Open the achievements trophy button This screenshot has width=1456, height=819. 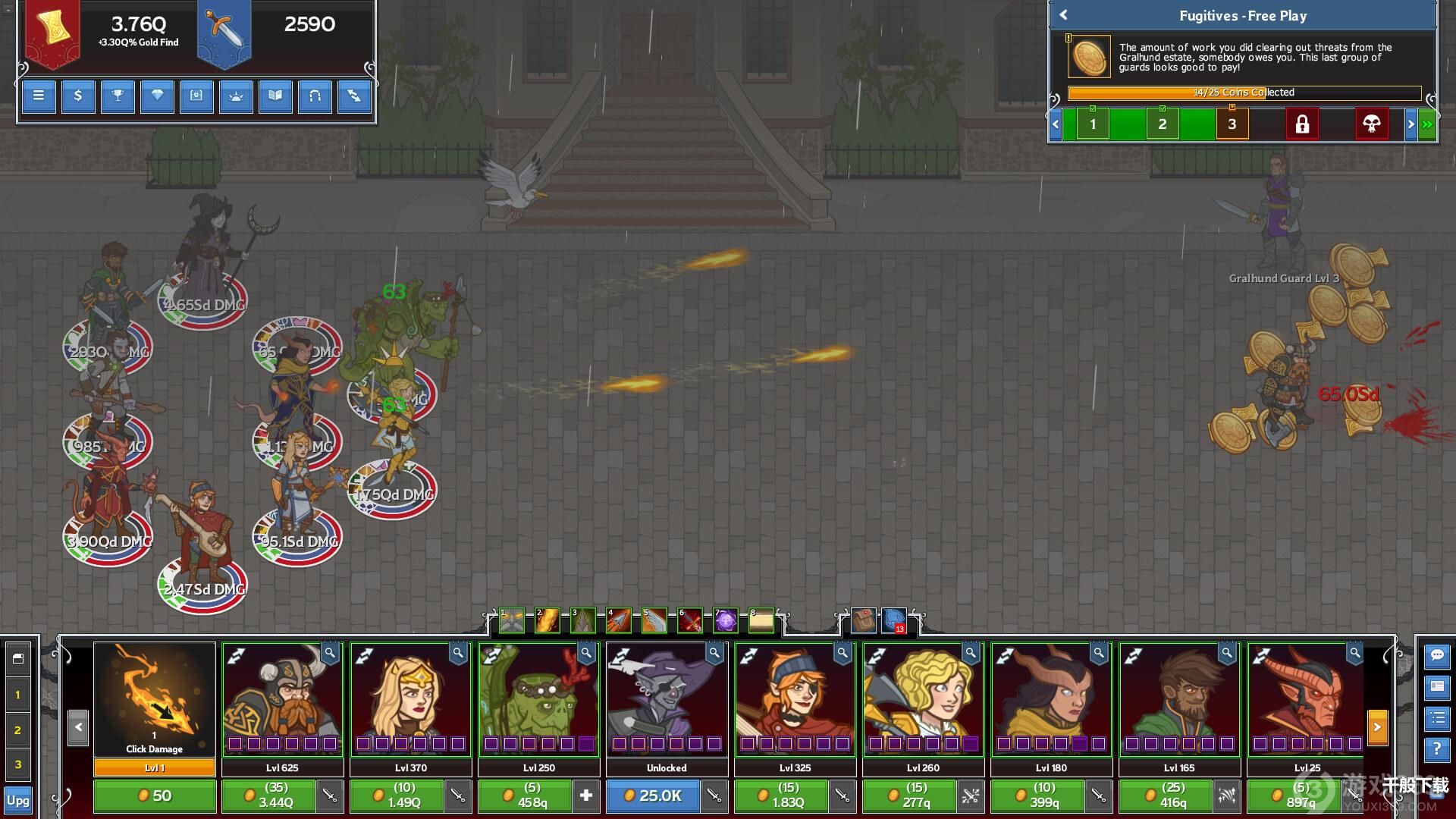pyautogui.click(x=118, y=96)
